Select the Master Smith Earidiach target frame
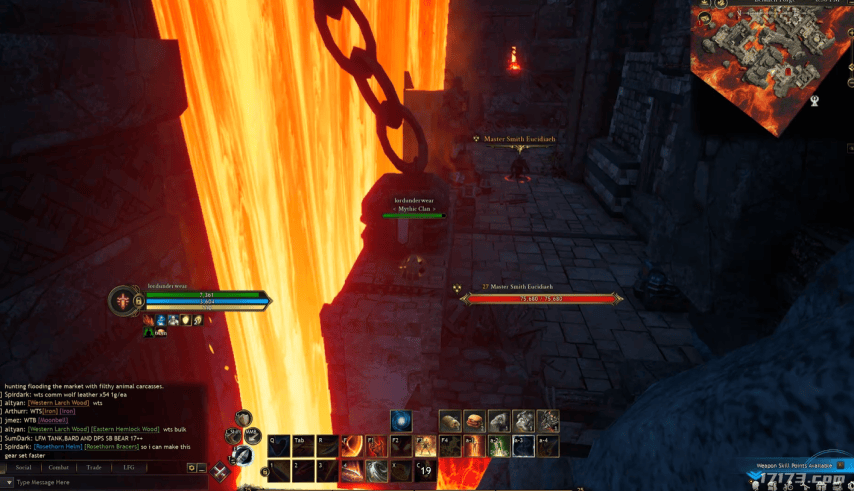Screen dimensions: 854x491 [x=541, y=297]
